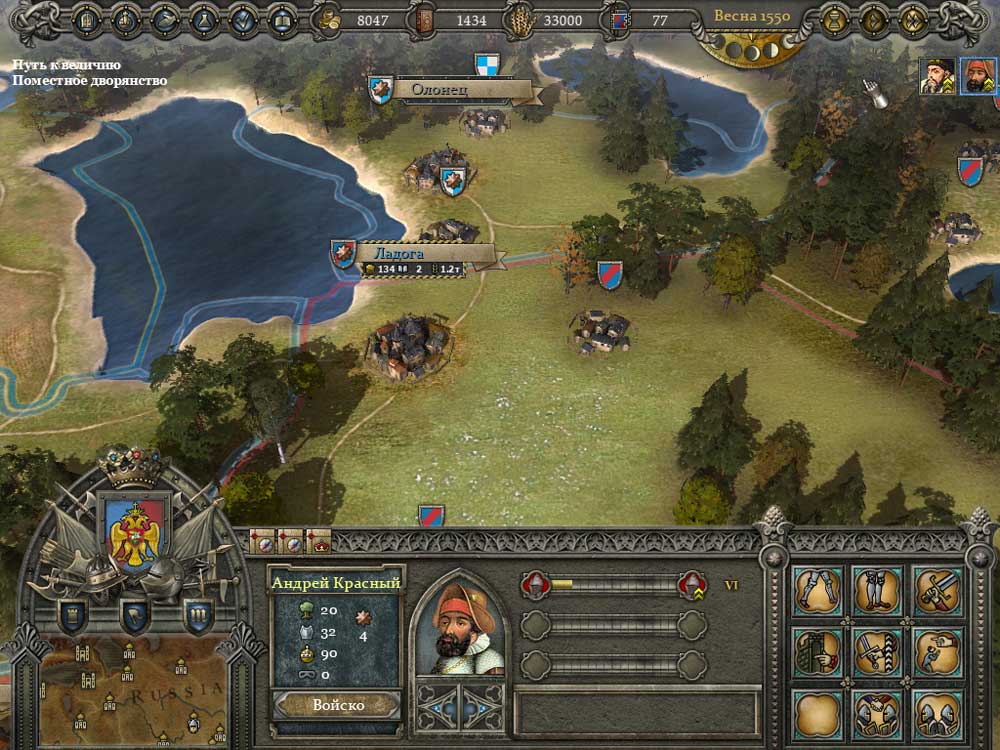Open the castle tower shield button
The height and width of the screenshot is (750, 1000).
pyautogui.click(x=72, y=614)
